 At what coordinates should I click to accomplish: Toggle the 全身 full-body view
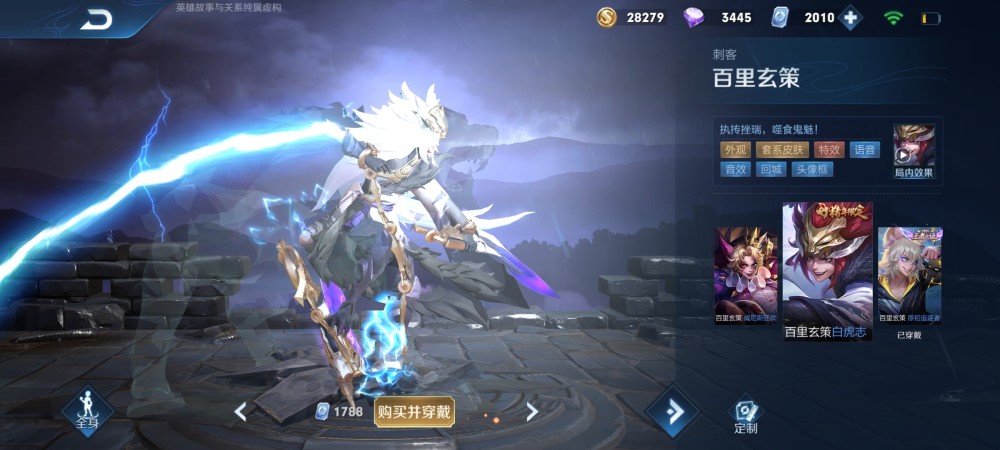[x=87, y=410]
